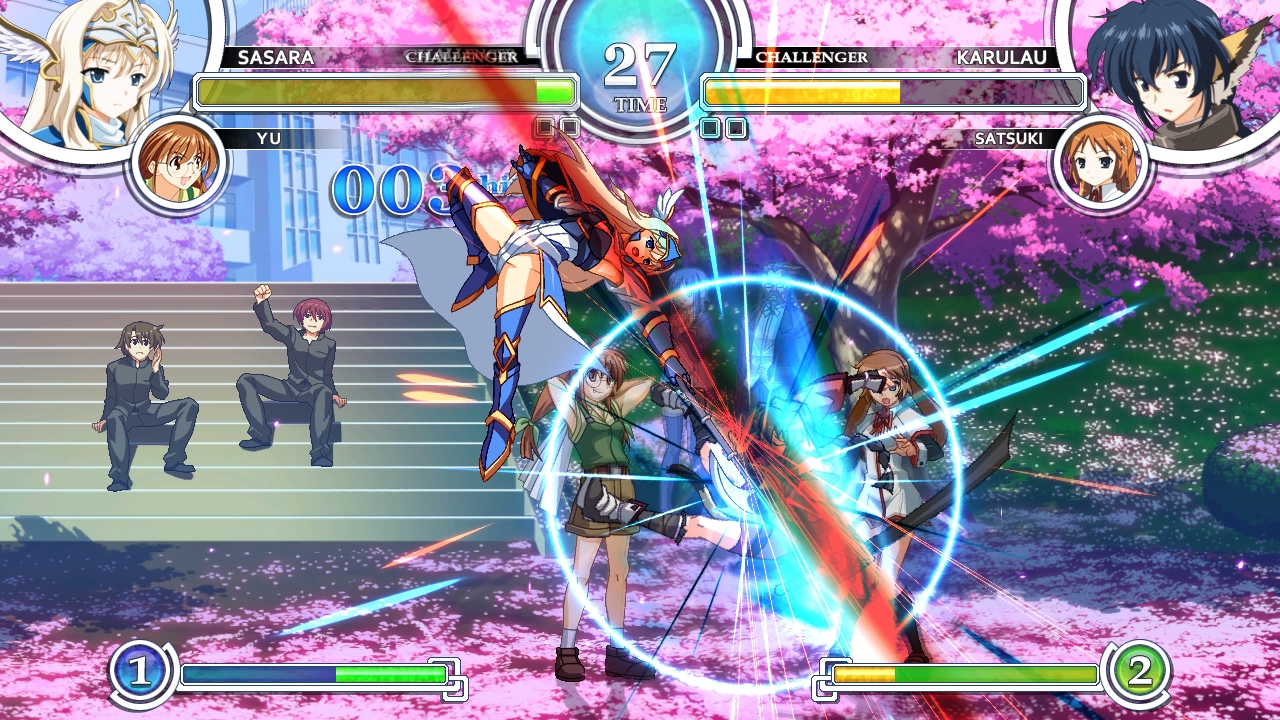
Task: Select Yu's partner portrait
Action: point(179,163)
